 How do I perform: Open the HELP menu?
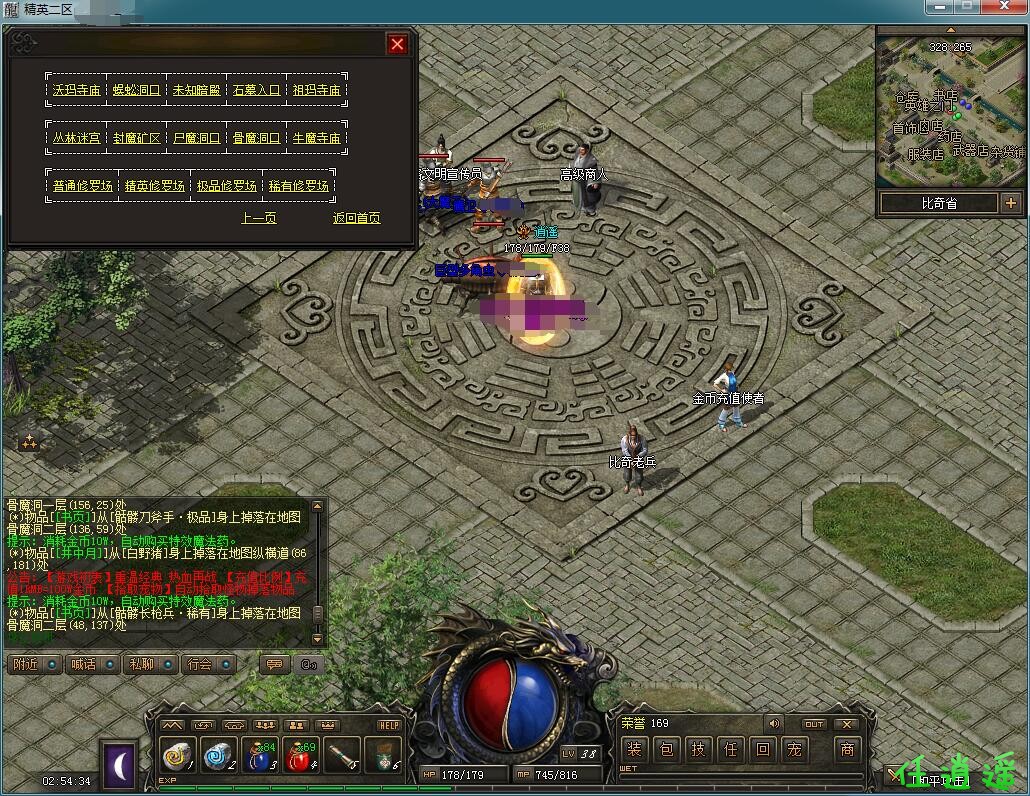(389, 725)
